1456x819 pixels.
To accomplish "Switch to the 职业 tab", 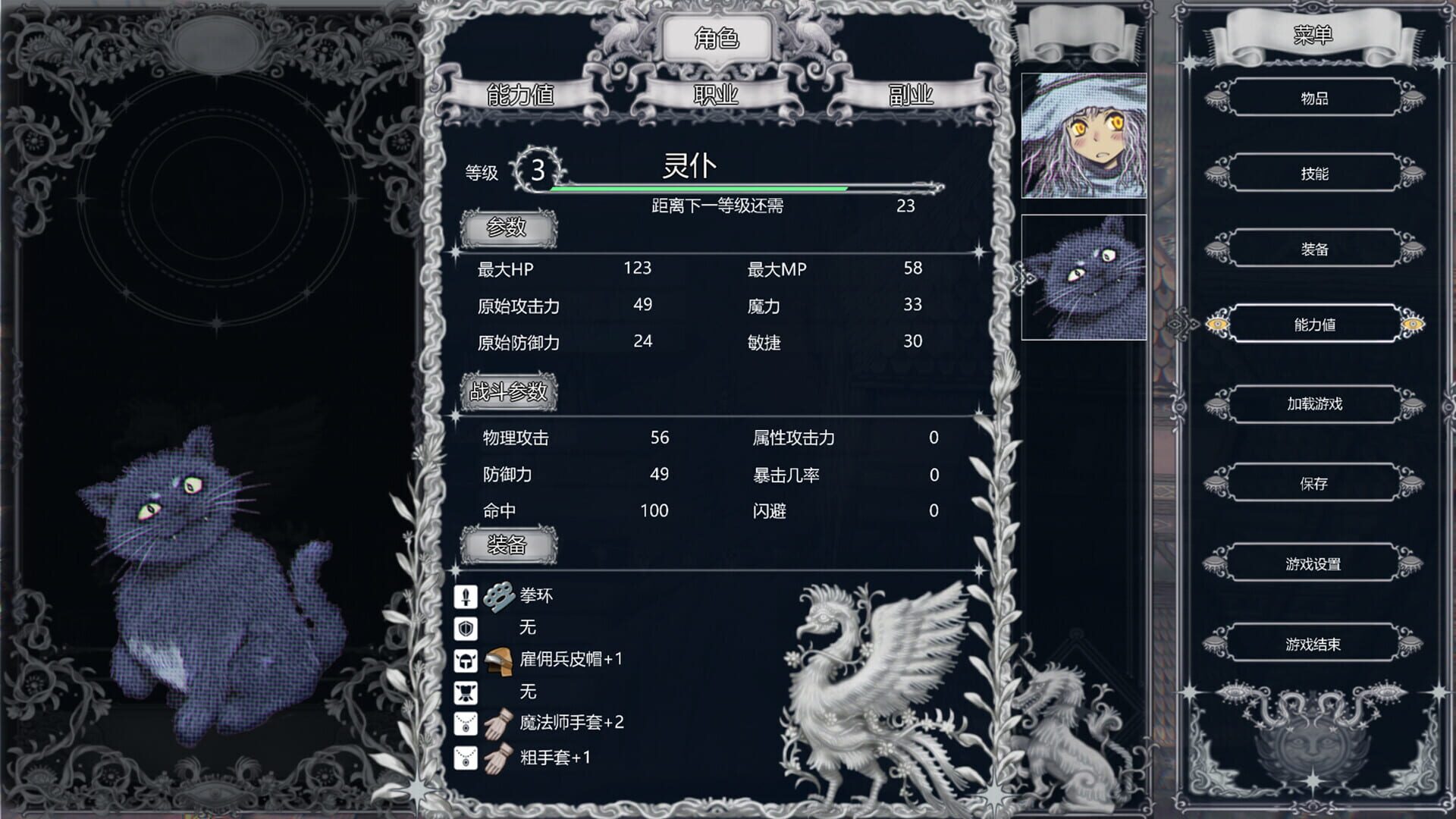I will (714, 96).
